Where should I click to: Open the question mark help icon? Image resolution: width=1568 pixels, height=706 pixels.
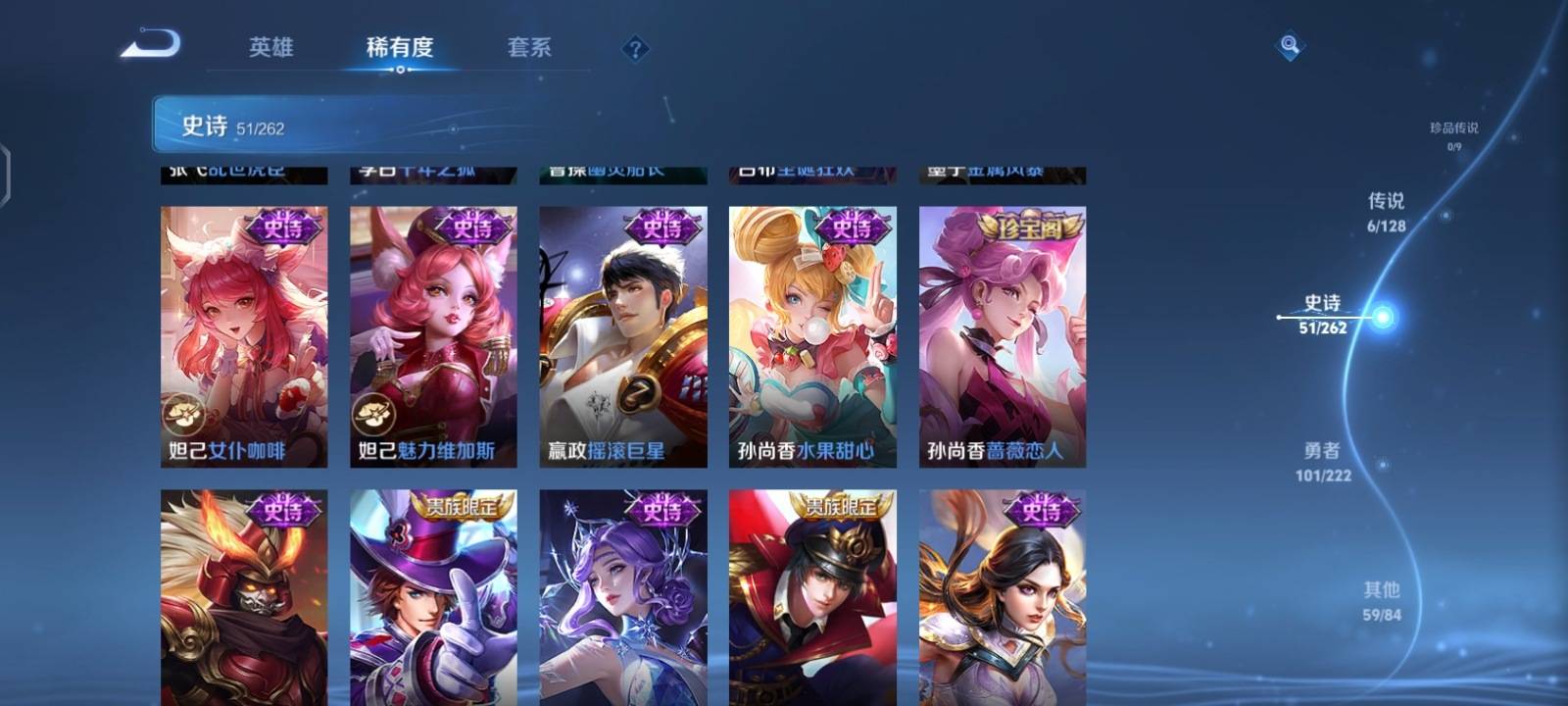tap(635, 48)
